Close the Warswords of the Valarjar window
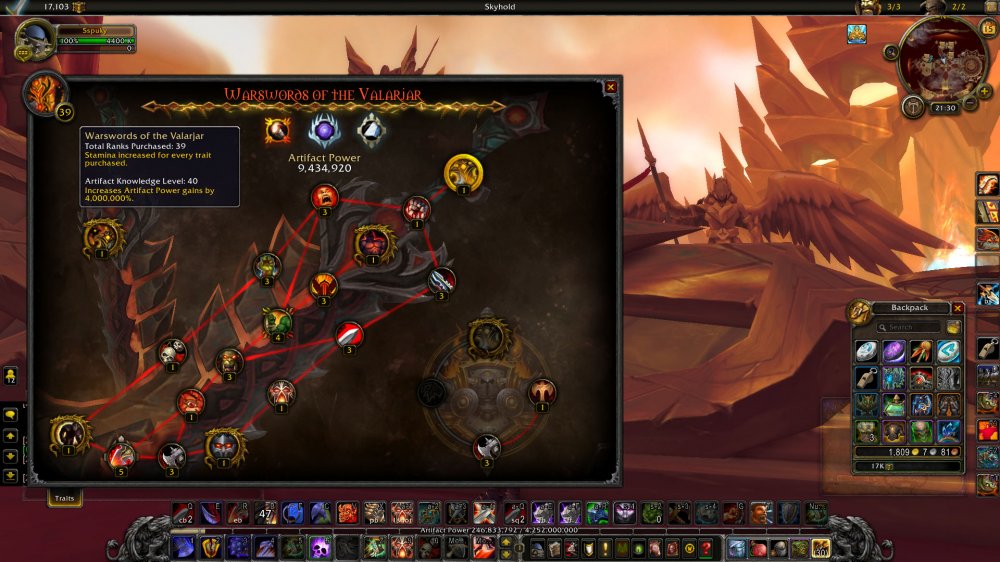Viewport: 1000px width, 562px height. 611,88
